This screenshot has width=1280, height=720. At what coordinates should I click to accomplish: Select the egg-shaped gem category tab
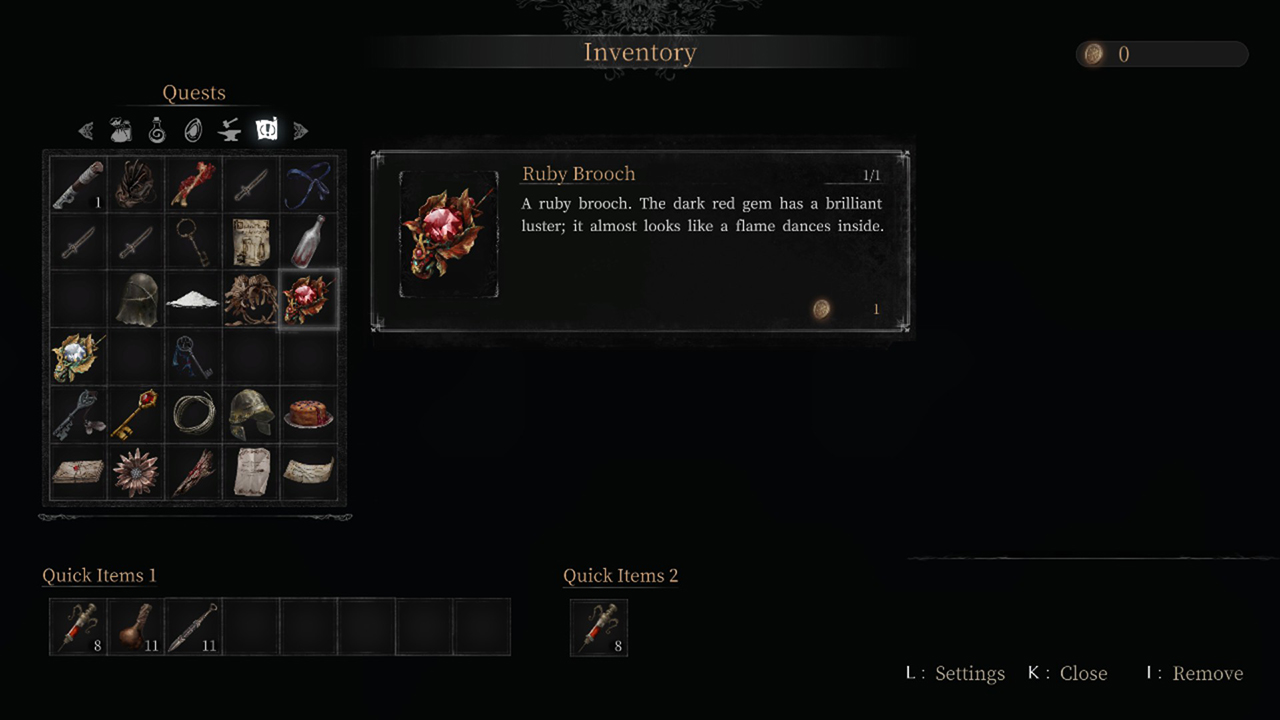[x=194, y=130]
